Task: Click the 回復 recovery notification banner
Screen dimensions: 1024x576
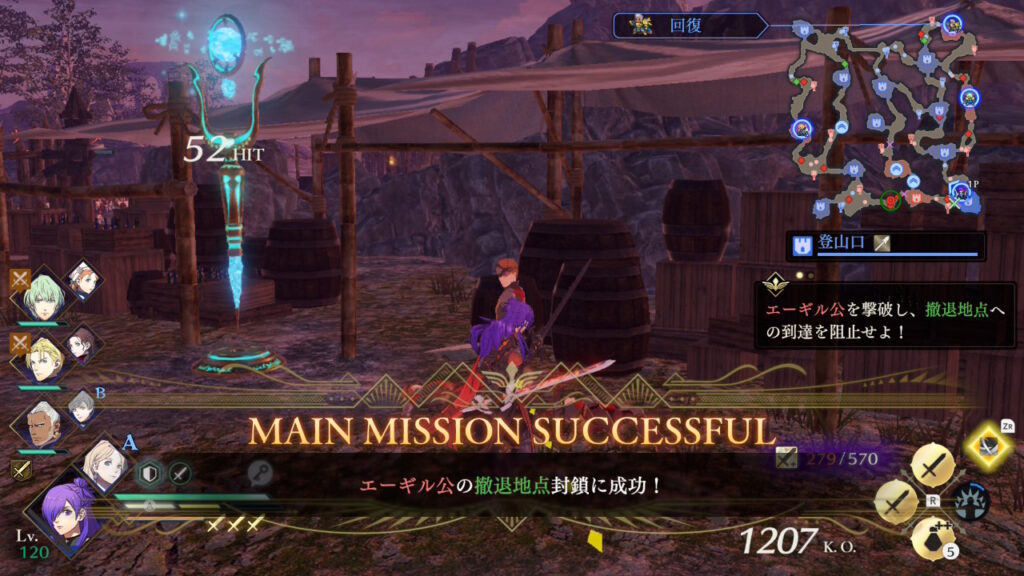Action: 692,25
